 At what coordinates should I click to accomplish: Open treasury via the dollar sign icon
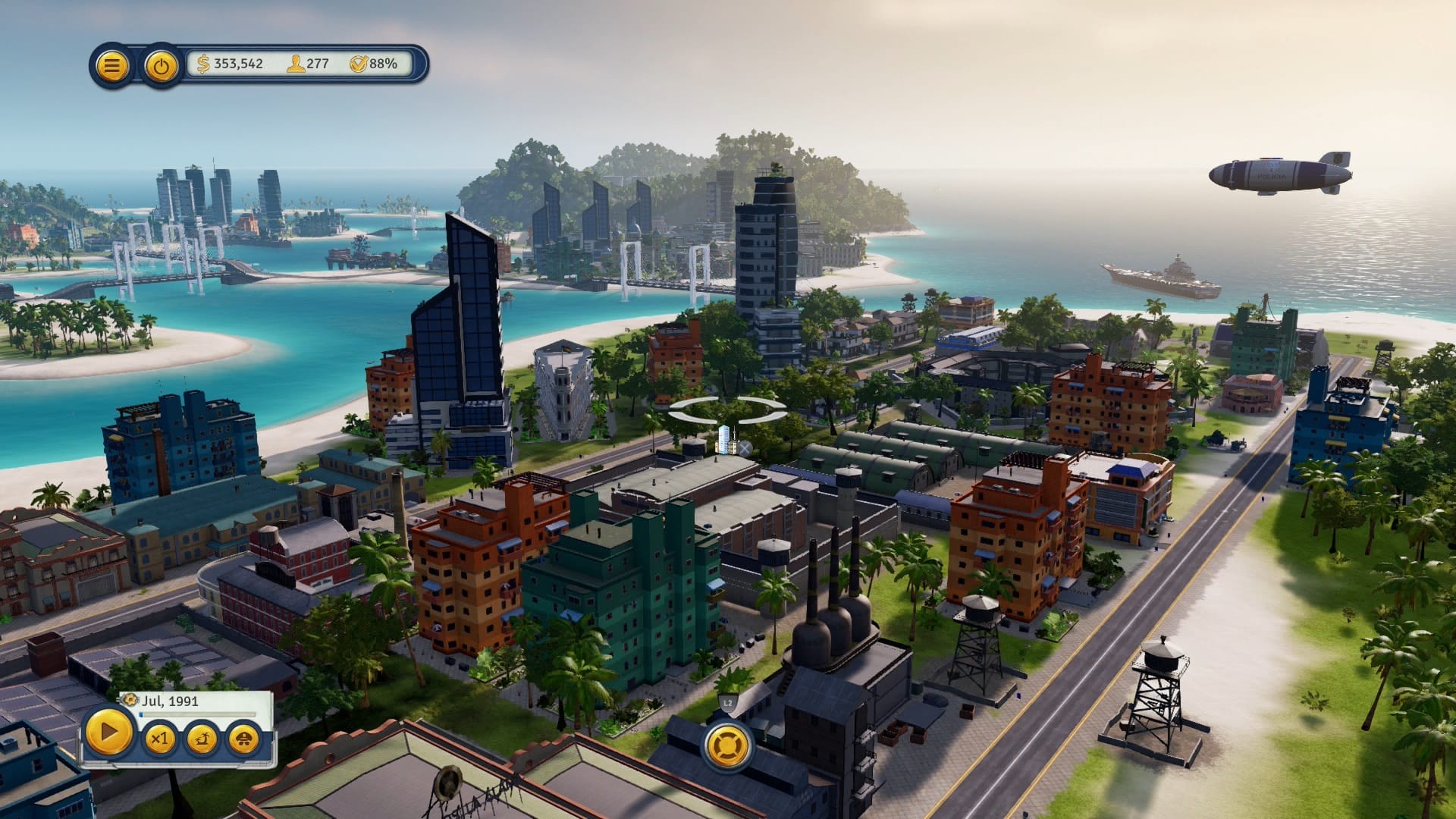[x=202, y=64]
